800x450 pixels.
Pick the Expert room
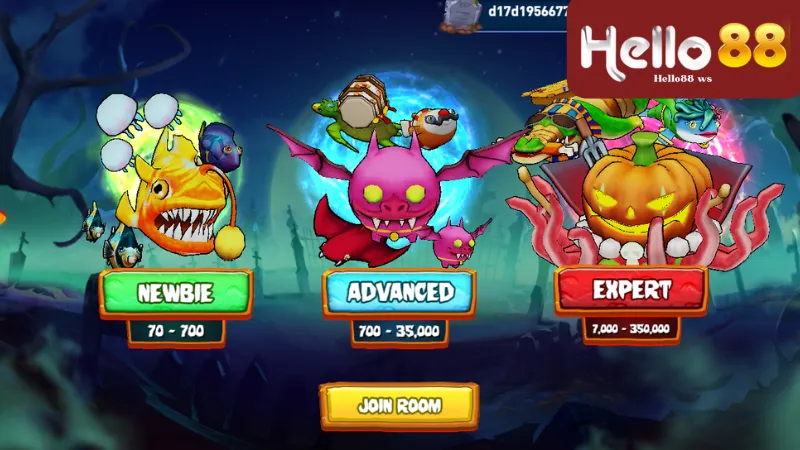631,291
